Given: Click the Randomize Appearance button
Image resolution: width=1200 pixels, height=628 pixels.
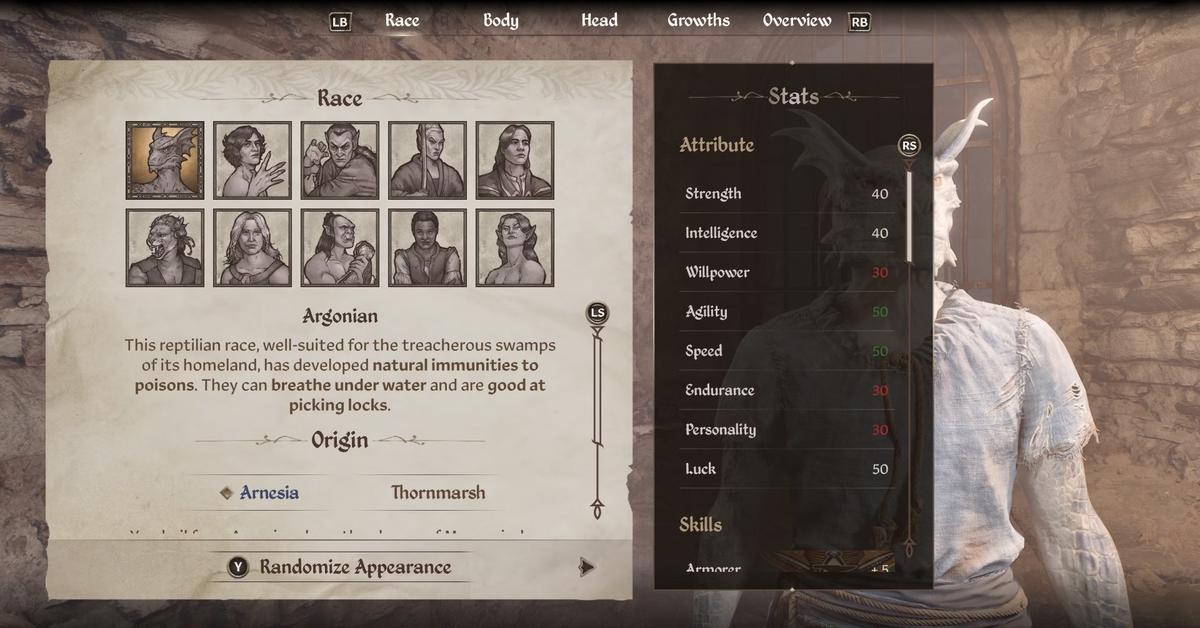Looking at the screenshot, I should coord(354,567).
